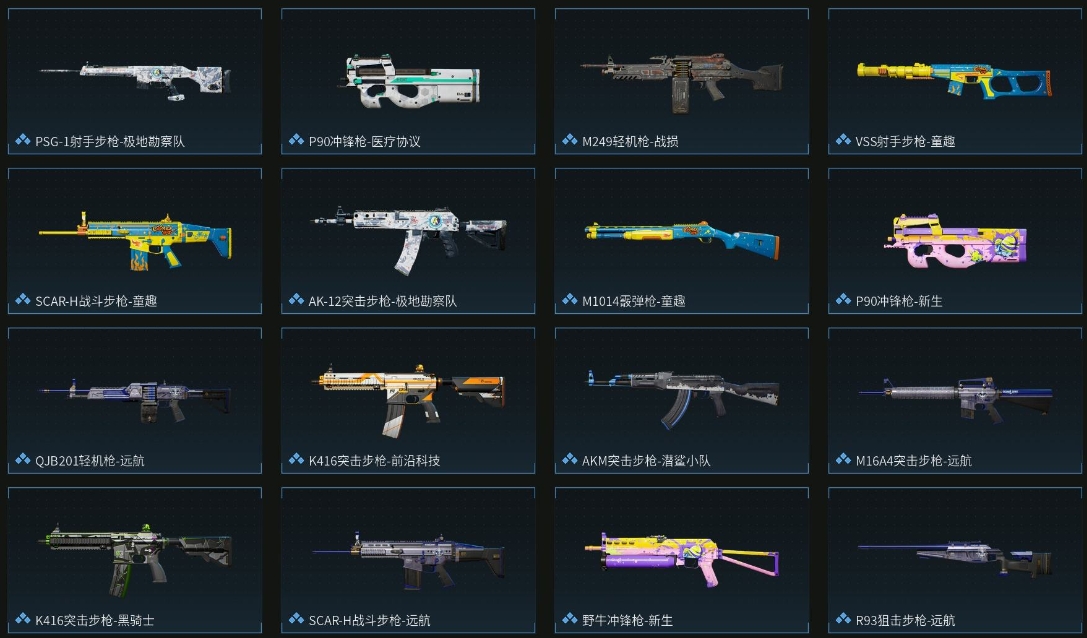Select the 野牛冲锋枪-新生 skin tile

click(x=682, y=558)
